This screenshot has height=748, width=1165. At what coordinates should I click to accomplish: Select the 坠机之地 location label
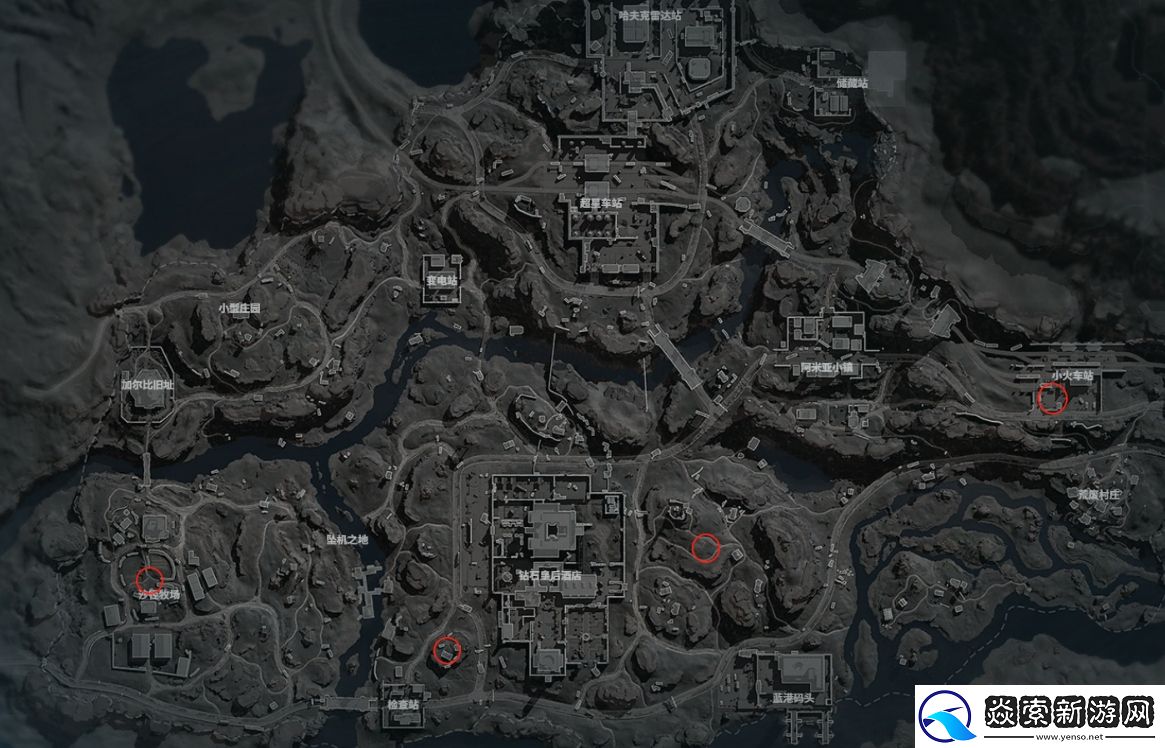tap(347, 540)
